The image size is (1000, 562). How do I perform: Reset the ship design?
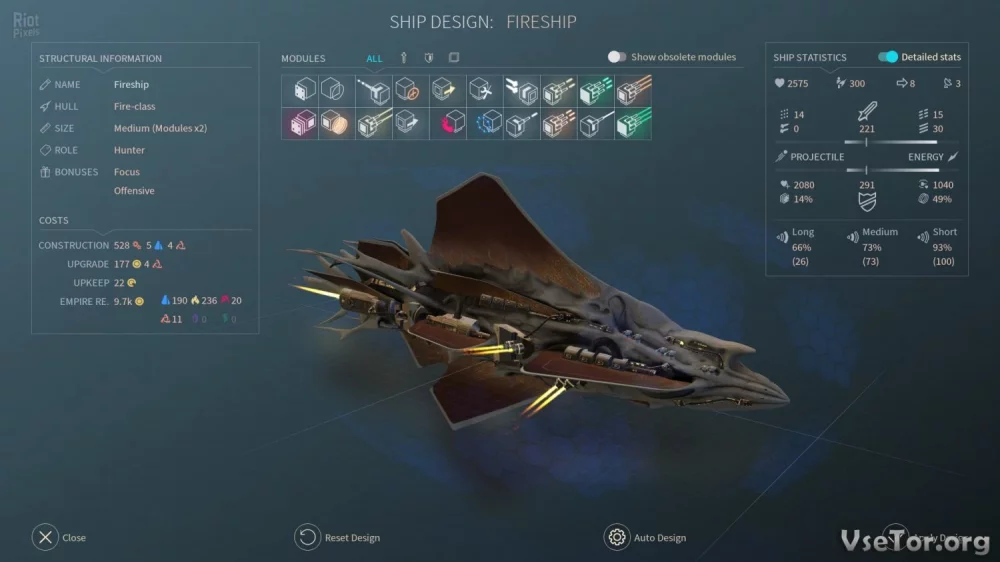pos(307,537)
